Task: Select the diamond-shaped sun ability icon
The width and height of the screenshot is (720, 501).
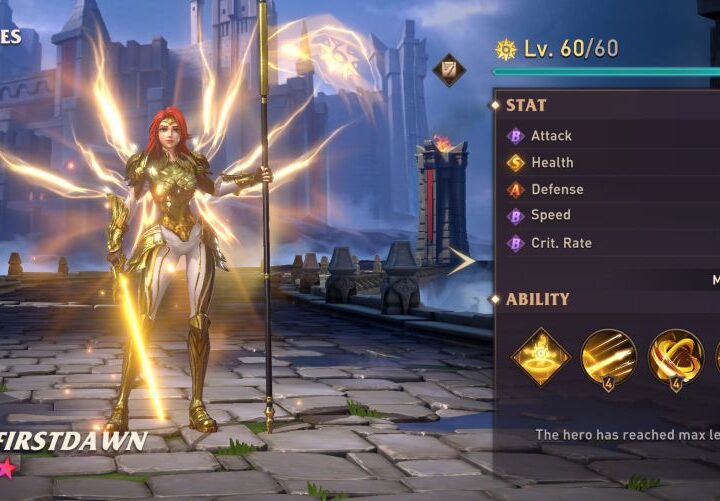Action: click(x=541, y=357)
